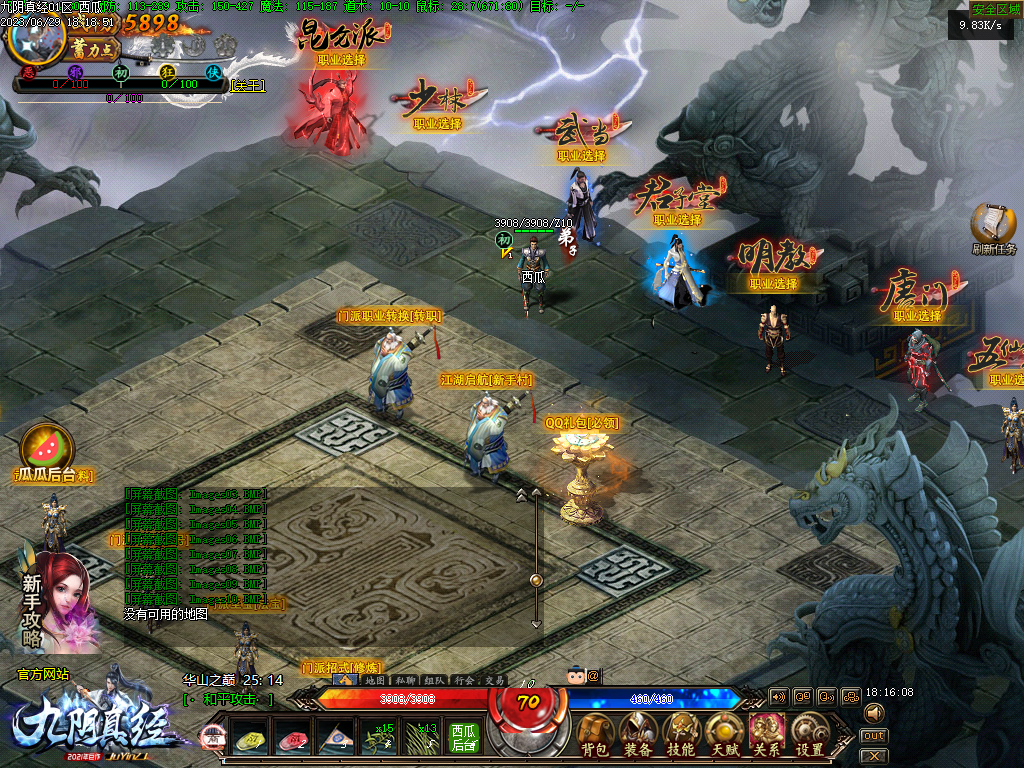Image resolution: width=1024 pixels, height=768 pixels.
Task: Open the 天赋 talent panel
Action: pyautogui.click(x=724, y=735)
